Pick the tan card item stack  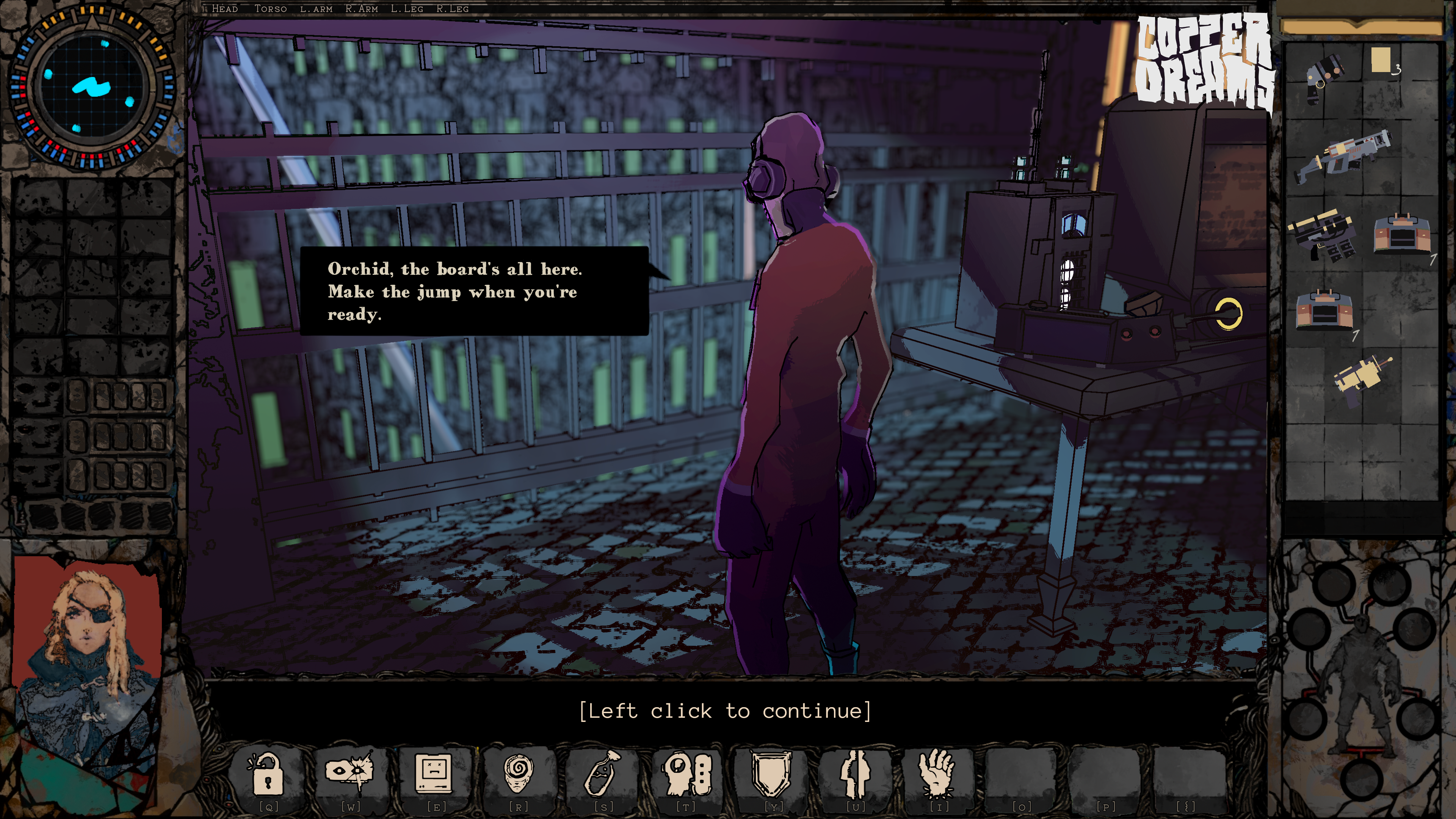pyautogui.click(x=1381, y=61)
